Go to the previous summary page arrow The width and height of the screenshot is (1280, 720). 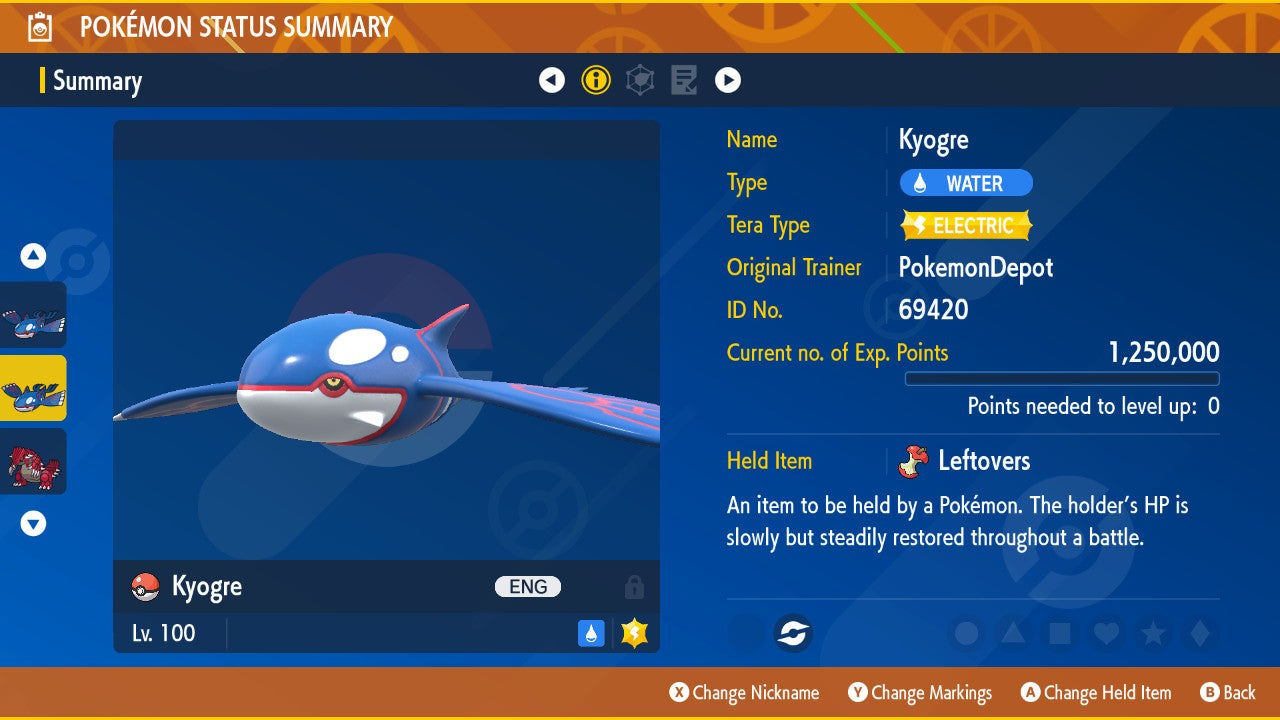coord(552,80)
